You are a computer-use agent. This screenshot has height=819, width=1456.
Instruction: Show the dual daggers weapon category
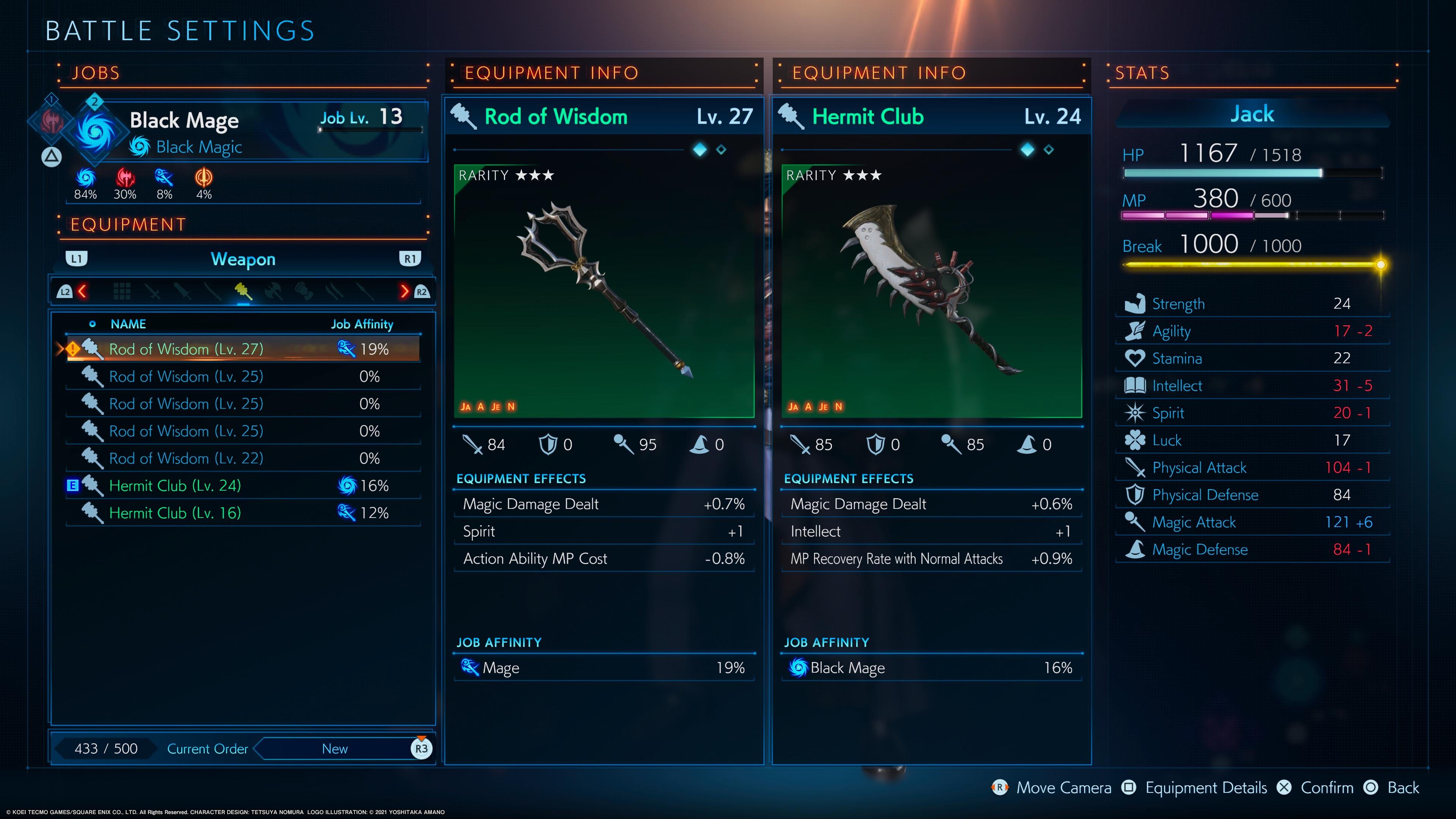(334, 291)
